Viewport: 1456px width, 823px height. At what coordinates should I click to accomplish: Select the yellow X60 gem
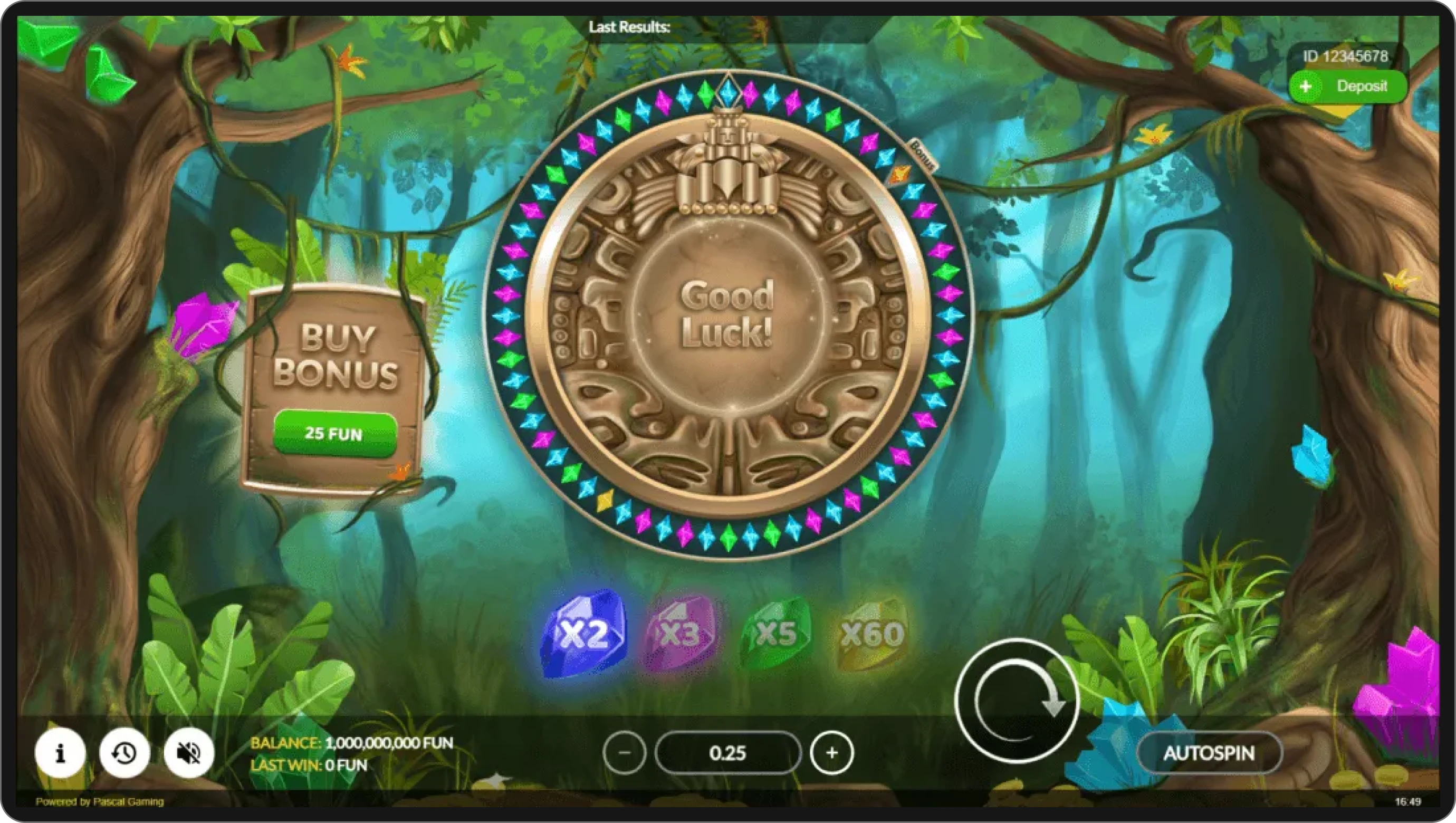[x=872, y=634]
